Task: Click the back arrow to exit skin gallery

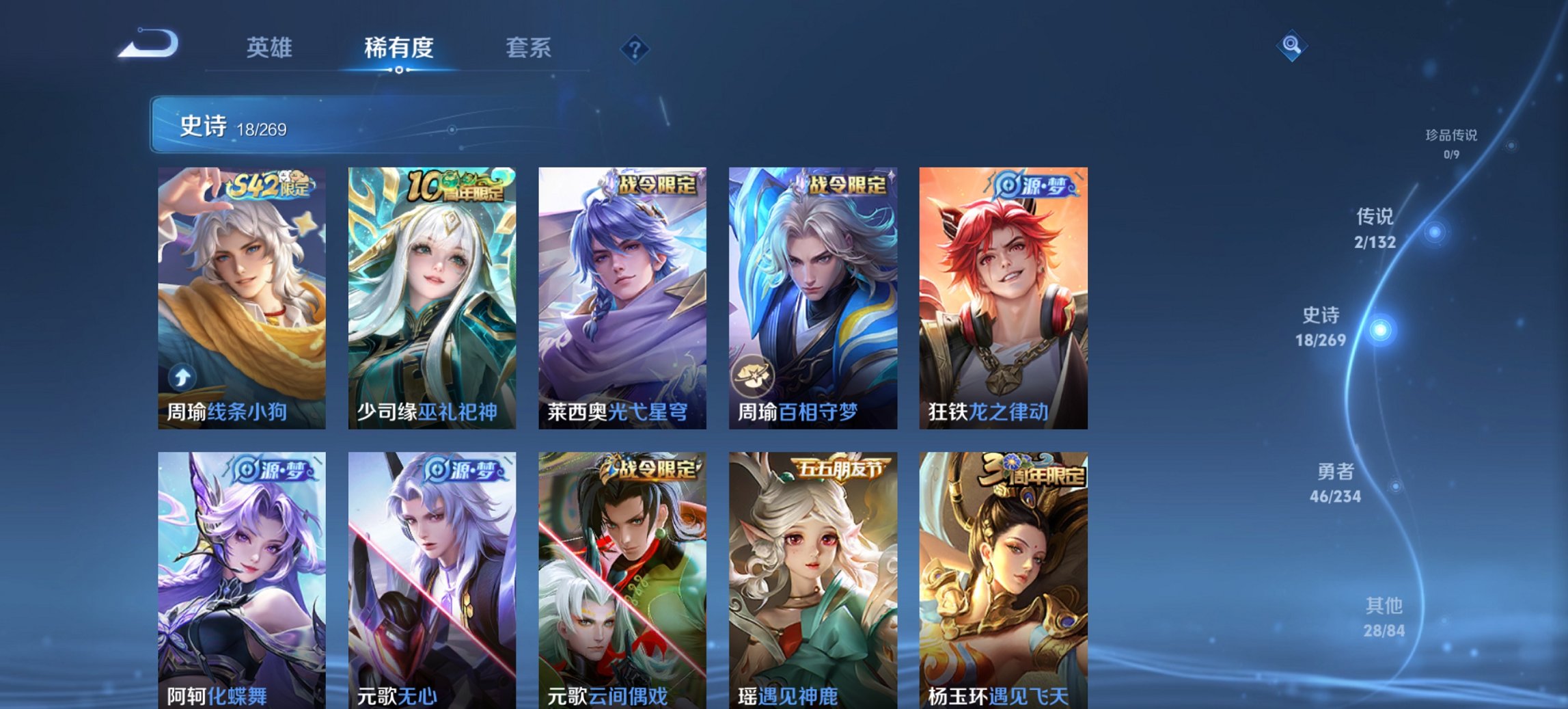Action: click(x=147, y=44)
